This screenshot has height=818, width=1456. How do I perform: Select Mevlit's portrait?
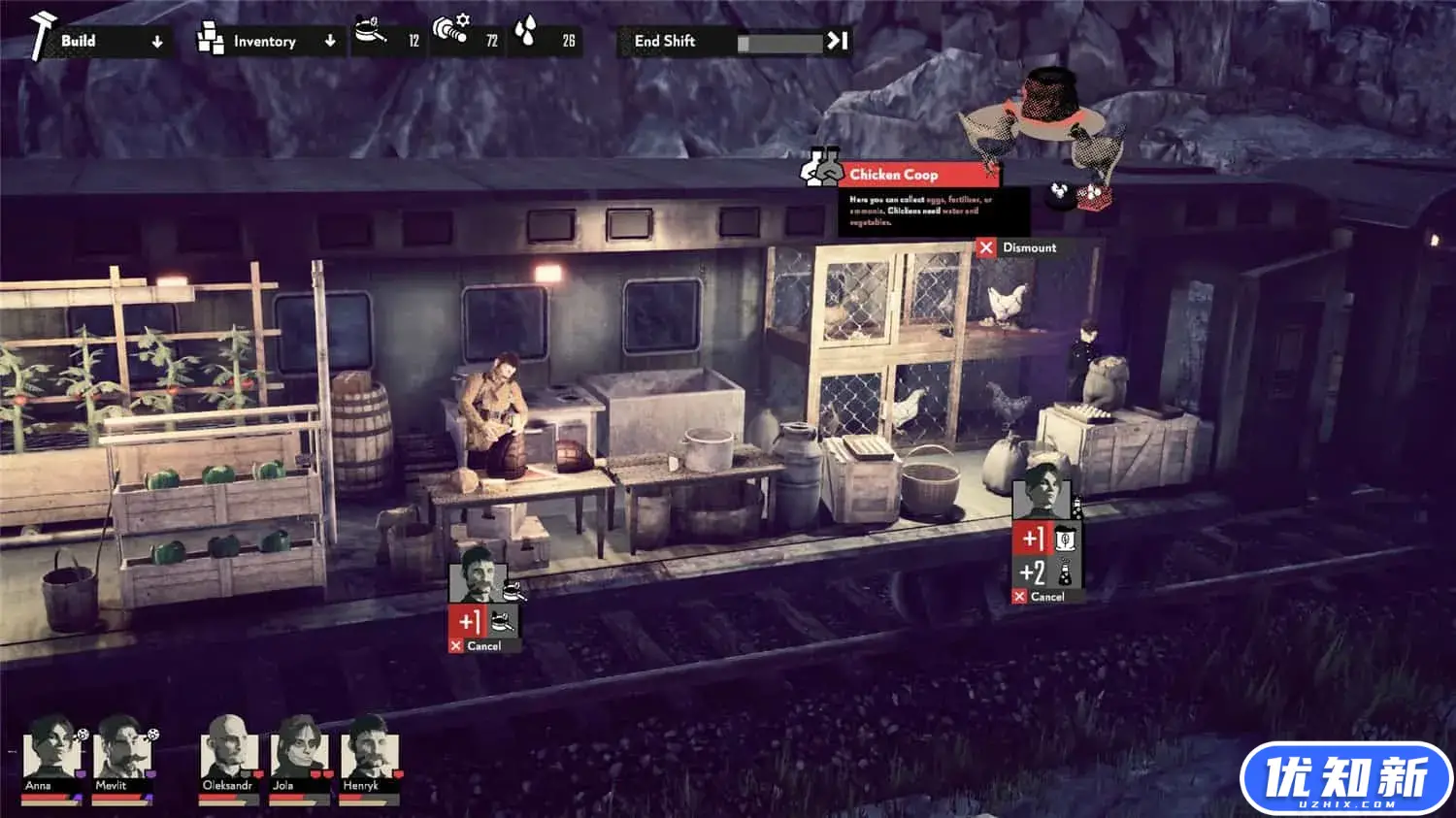120,751
